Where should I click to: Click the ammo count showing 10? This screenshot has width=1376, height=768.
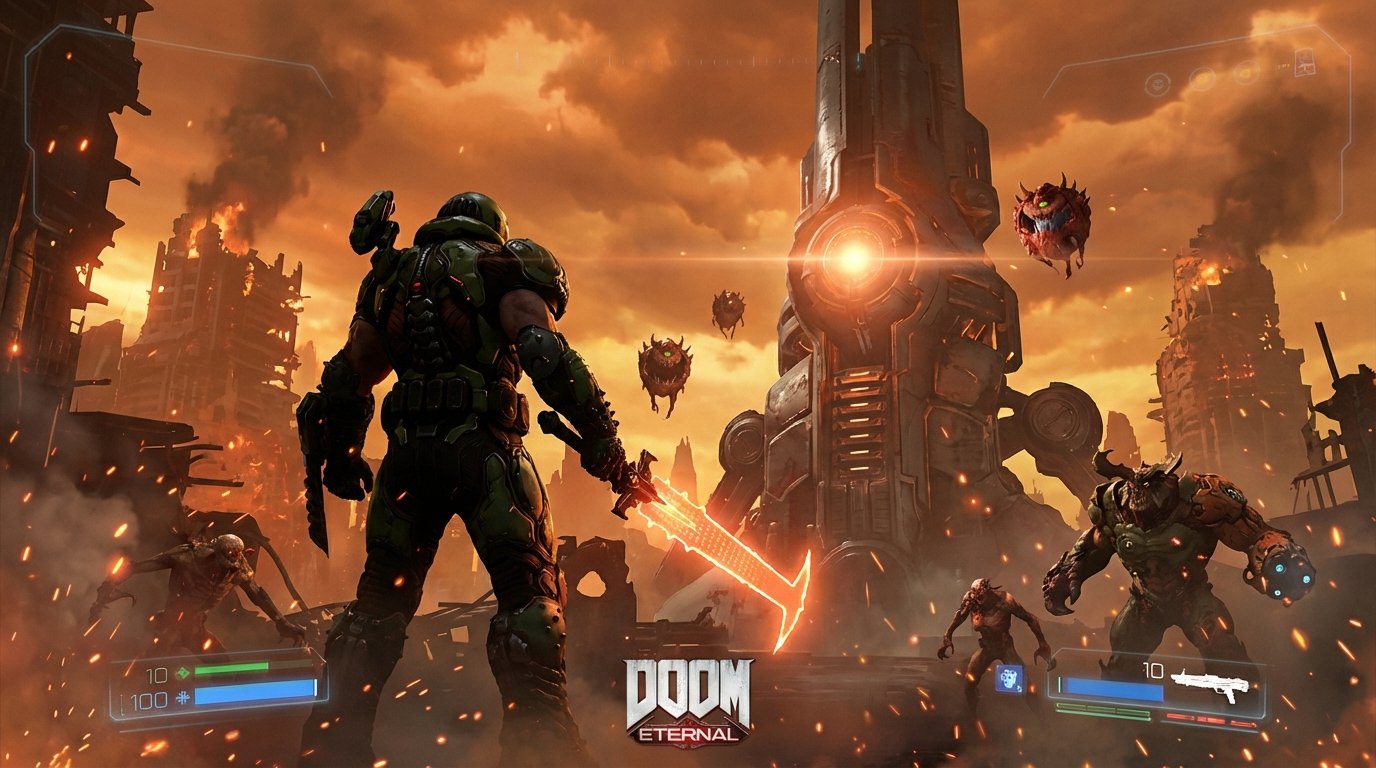coord(1152,669)
